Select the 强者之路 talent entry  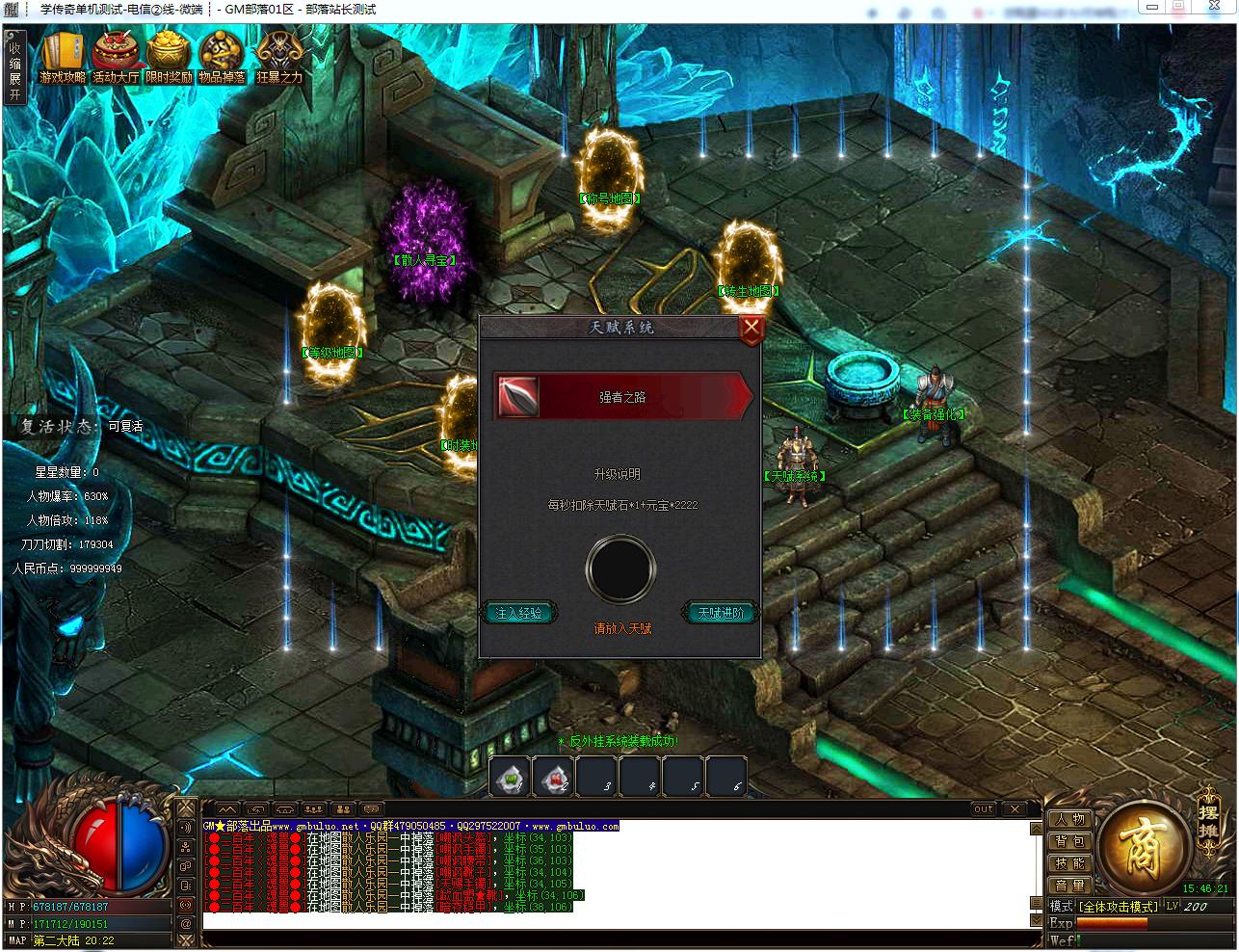[621, 397]
